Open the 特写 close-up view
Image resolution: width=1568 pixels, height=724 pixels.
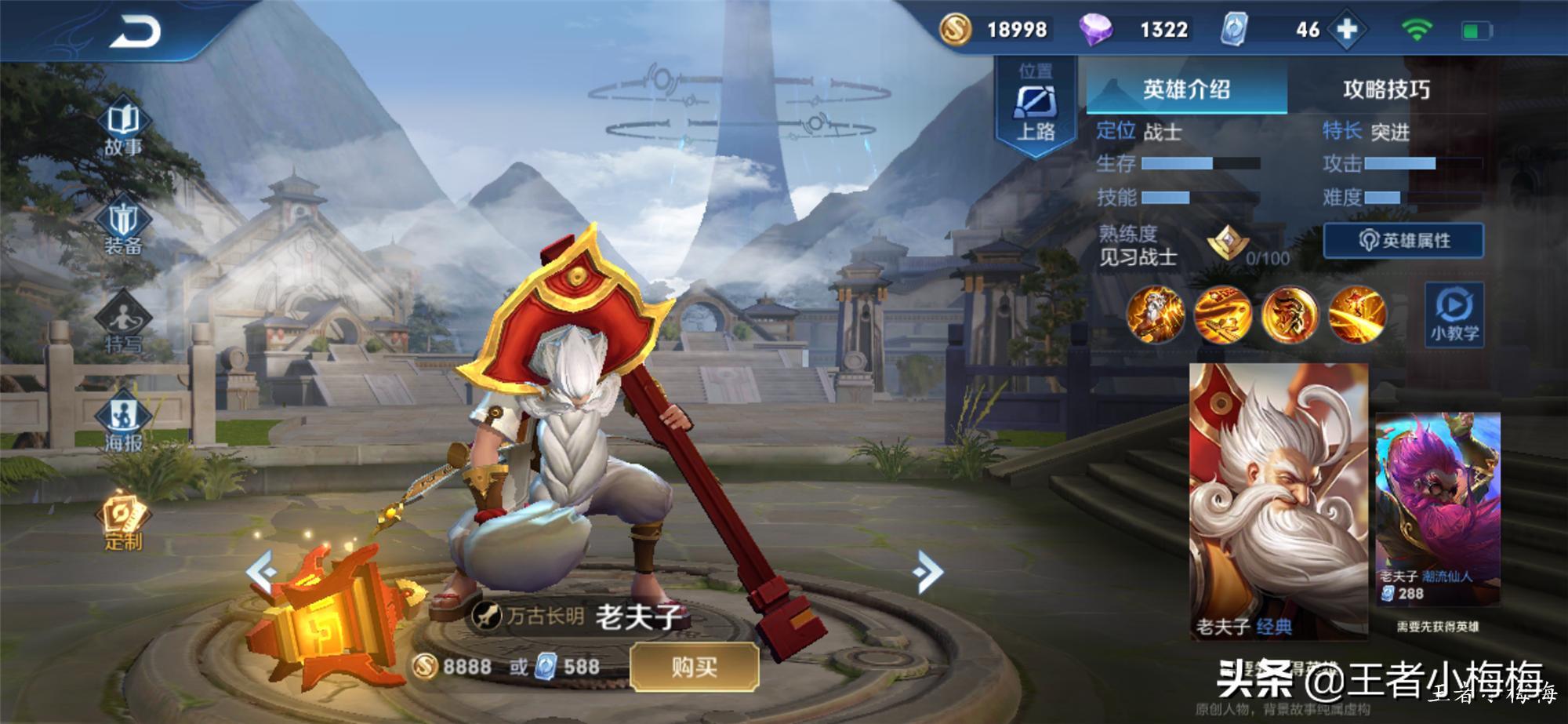click(123, 326)
